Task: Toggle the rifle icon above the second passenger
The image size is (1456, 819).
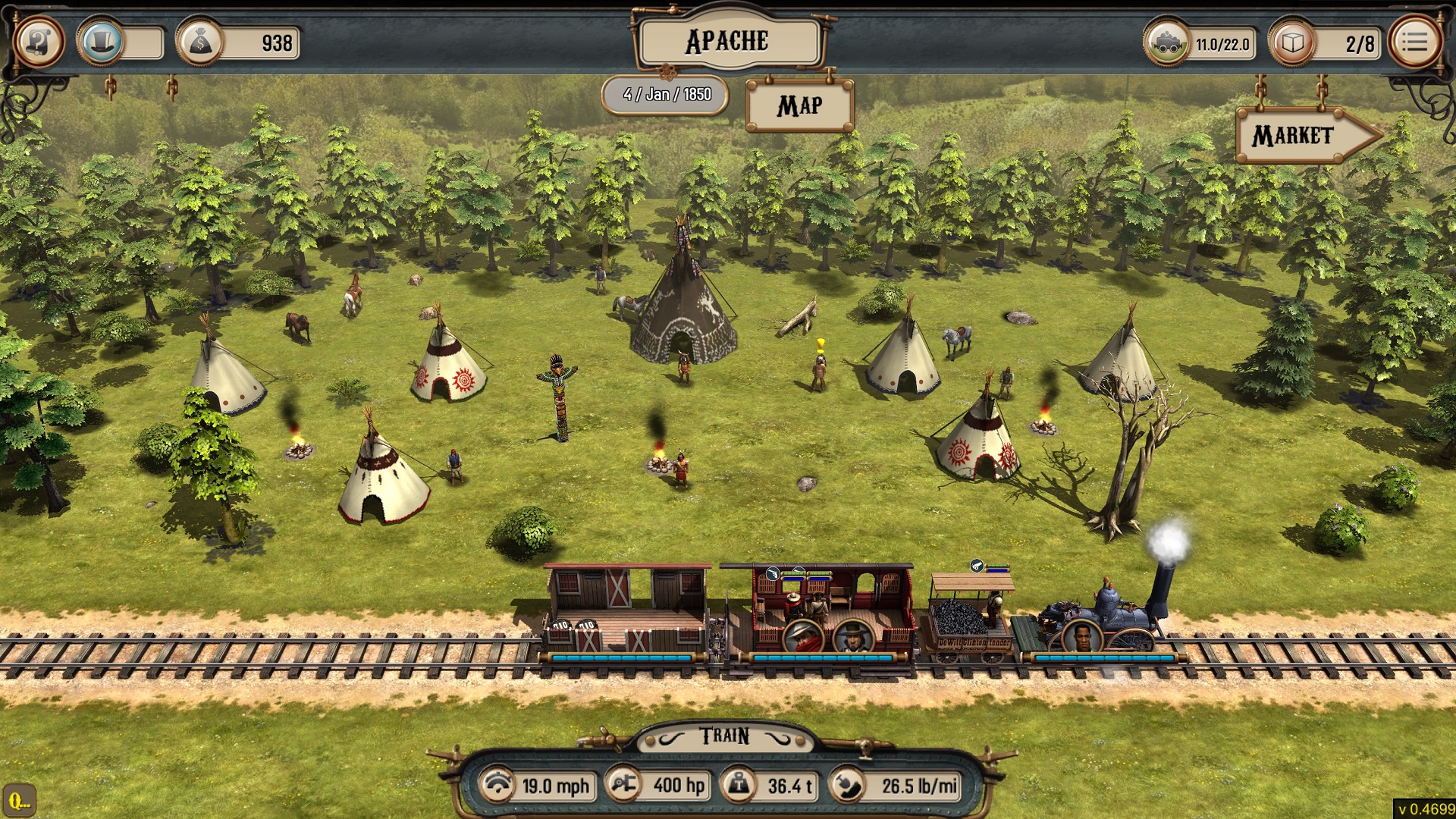Action: (x=799, y=569)
